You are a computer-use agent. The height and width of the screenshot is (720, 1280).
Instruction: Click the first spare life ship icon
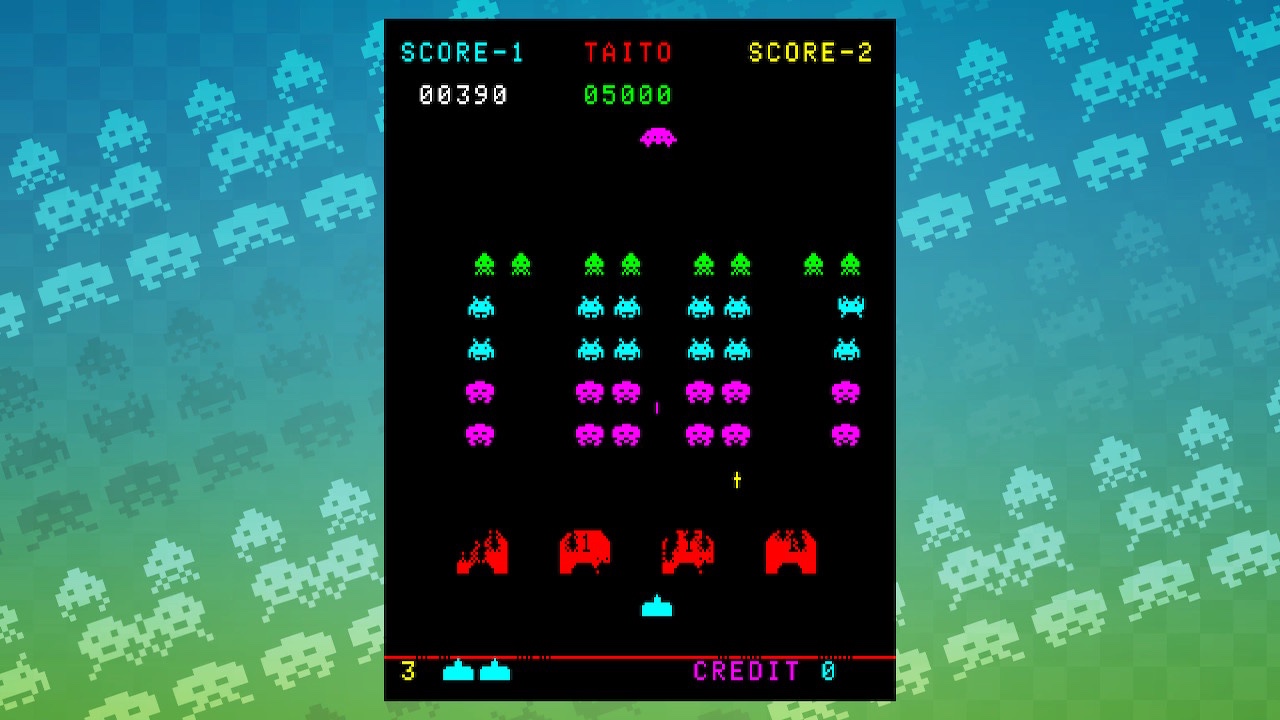[x=460, y=673]
